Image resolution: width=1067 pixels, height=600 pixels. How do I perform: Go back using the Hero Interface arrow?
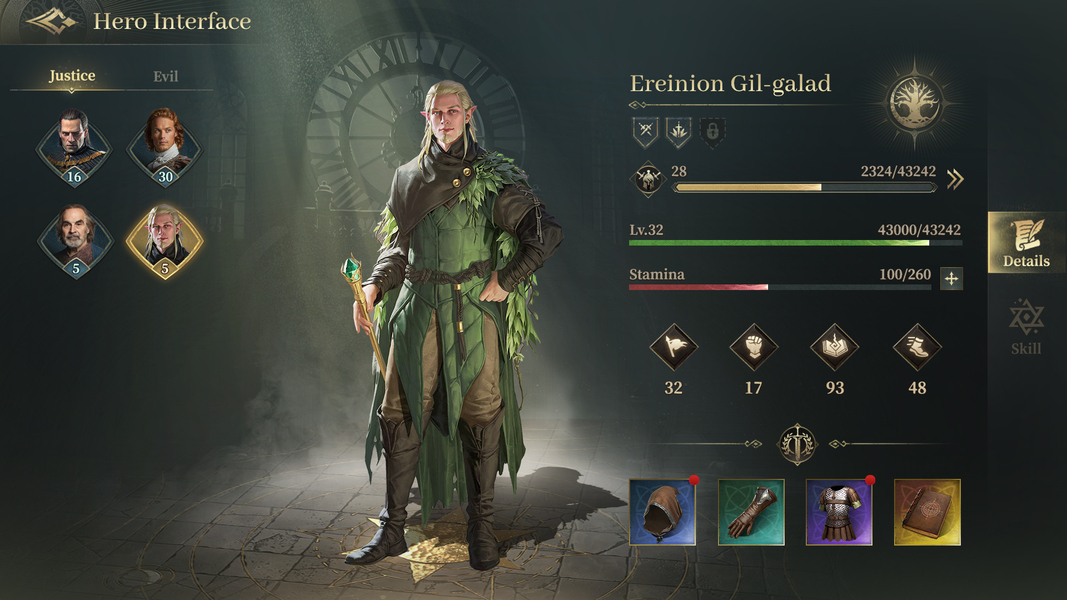[x=51, y=21]
